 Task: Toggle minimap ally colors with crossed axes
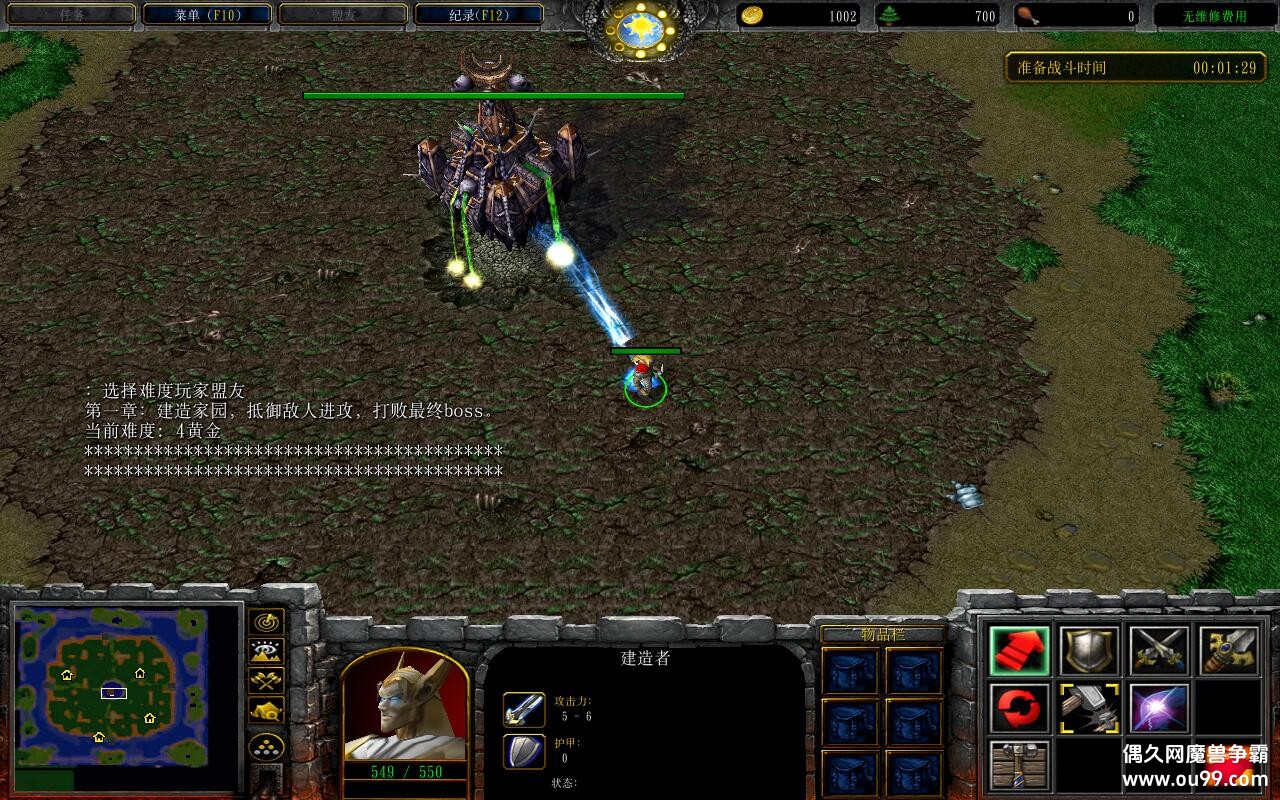pyautogui.click(x=266, y=681)
